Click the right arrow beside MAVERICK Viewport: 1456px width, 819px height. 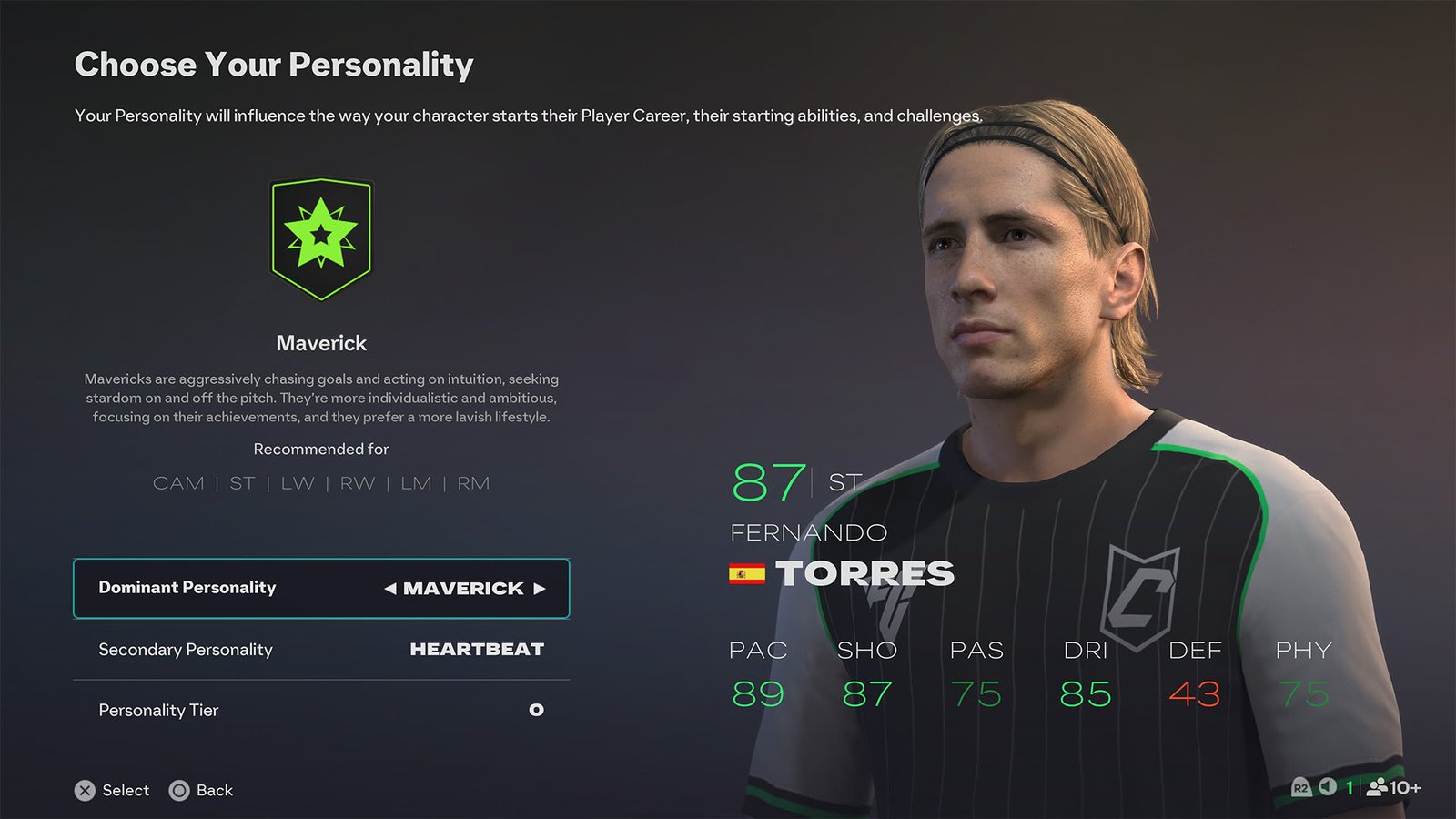(540, 589)
